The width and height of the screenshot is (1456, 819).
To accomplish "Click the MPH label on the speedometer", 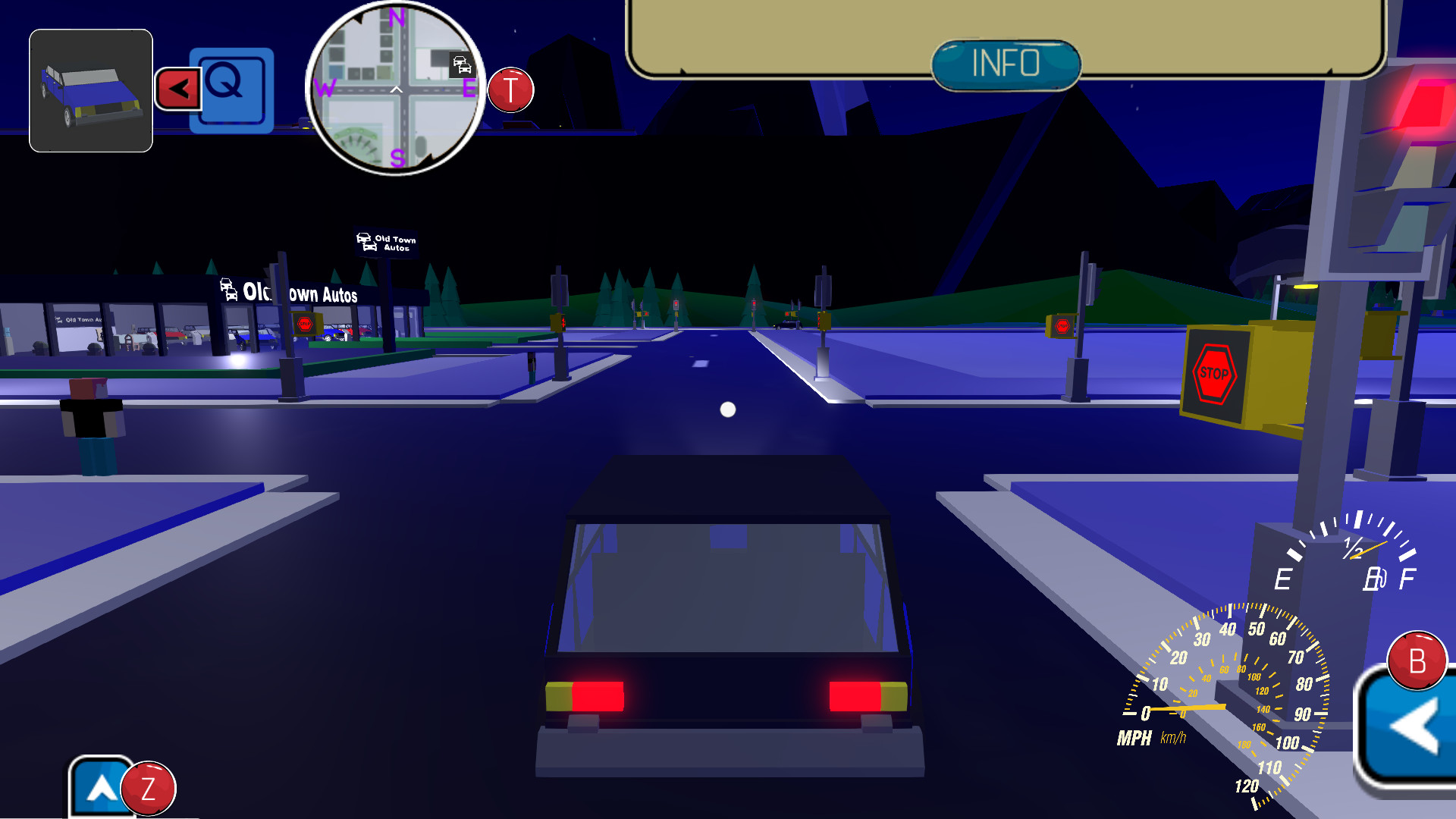I will (1134, 737).
